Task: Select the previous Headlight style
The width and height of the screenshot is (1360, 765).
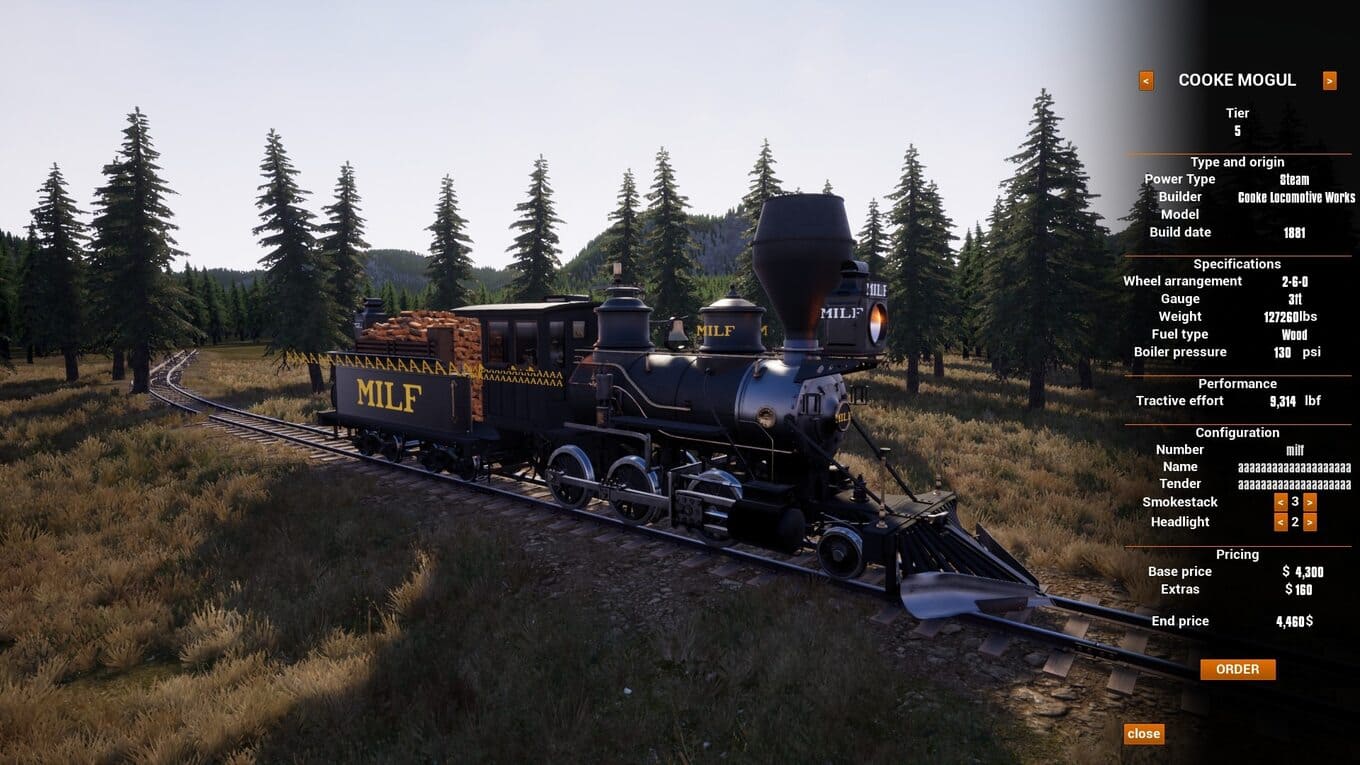Action: pyautogui.click(x=1280, y=522)
